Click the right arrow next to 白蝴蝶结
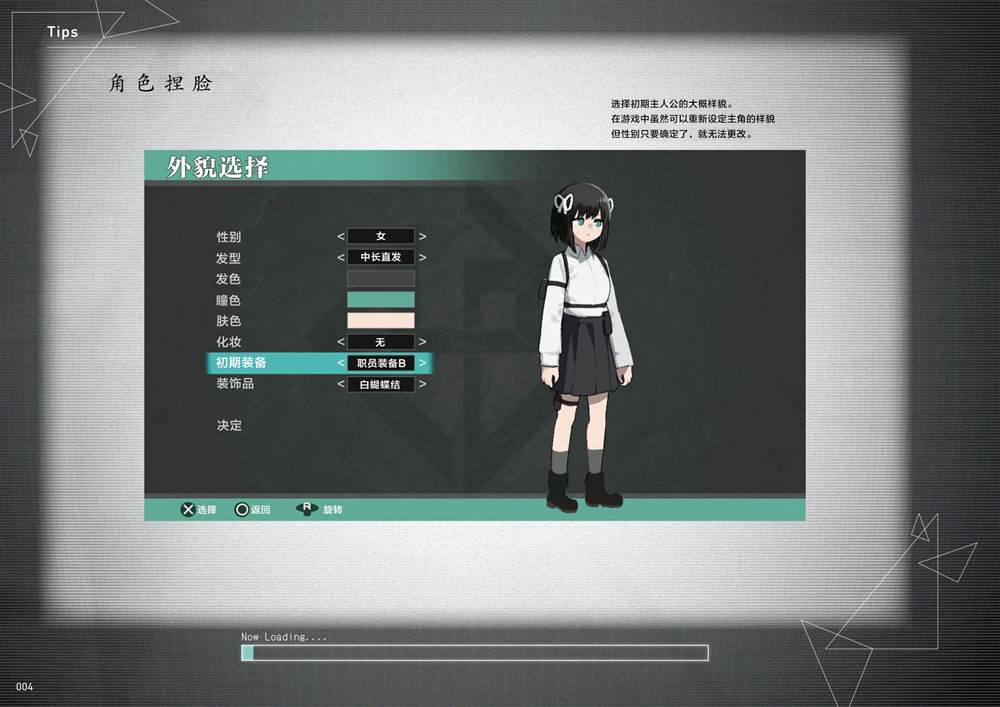The width and height of the screenshot is (1000, 707). point(422,384)
